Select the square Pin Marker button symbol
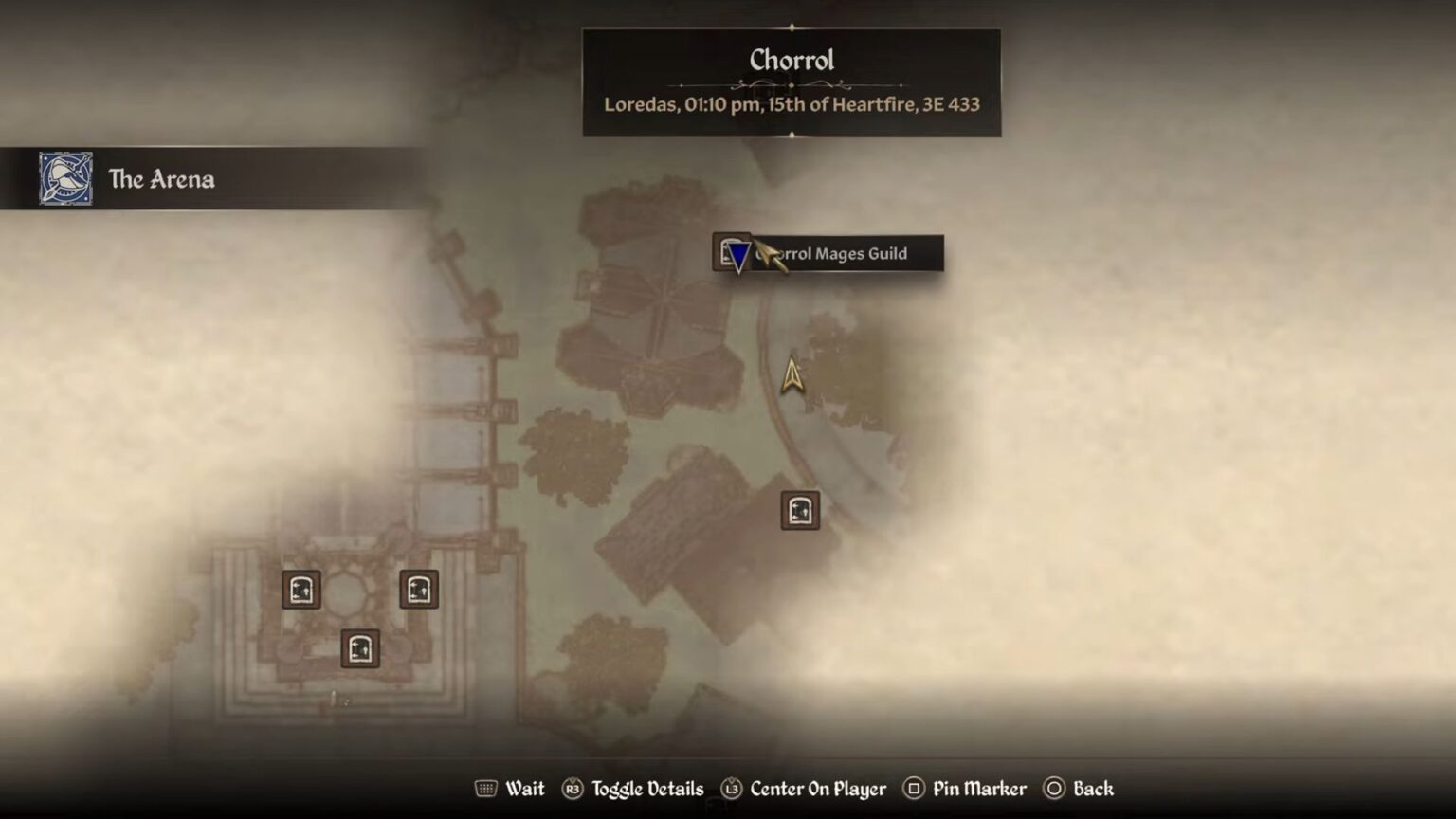Viewport: 1456px width, 819px height. tap(914, 789)
